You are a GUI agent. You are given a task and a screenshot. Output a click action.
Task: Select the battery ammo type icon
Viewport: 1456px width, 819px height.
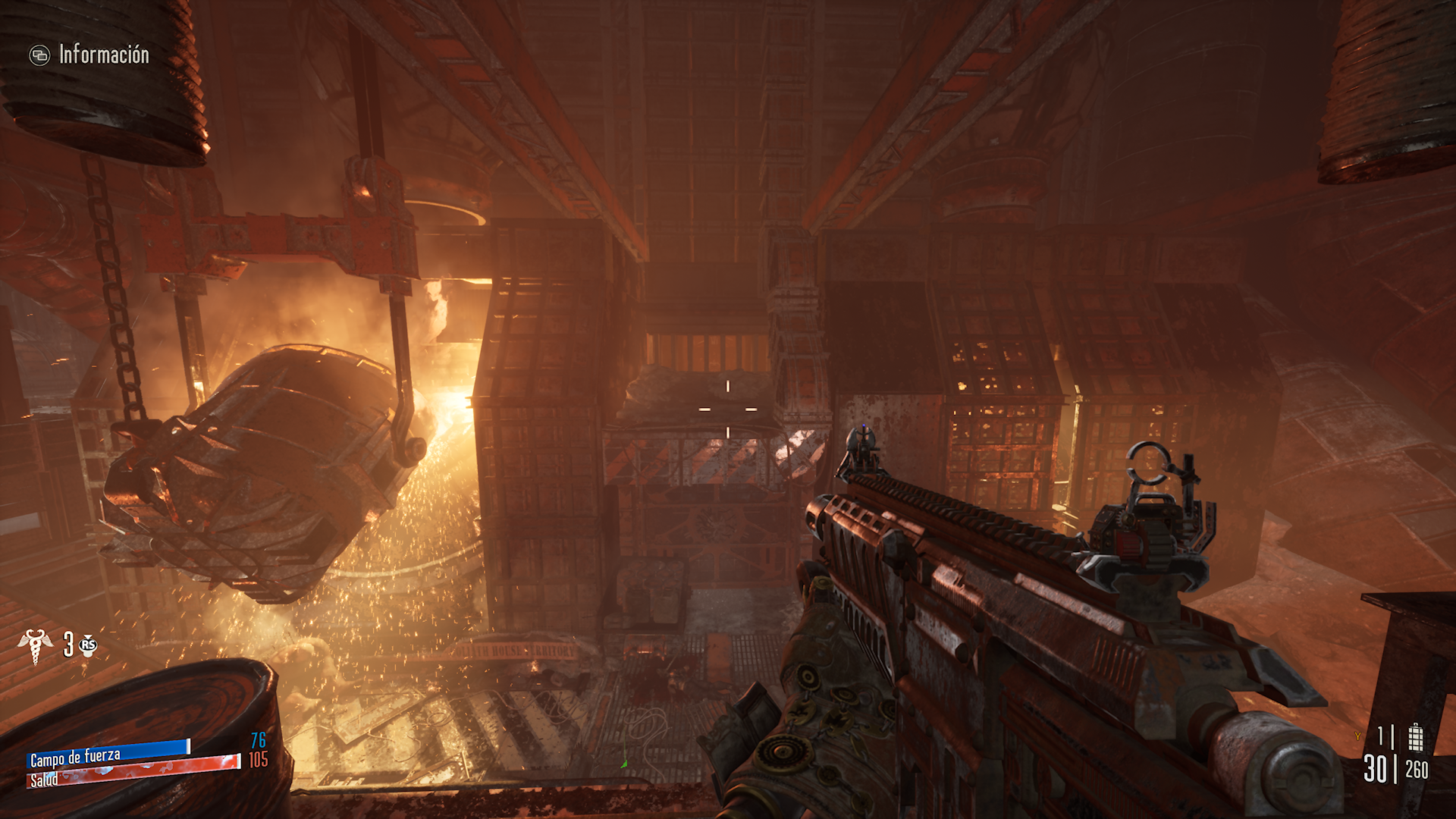[1415, 737]
